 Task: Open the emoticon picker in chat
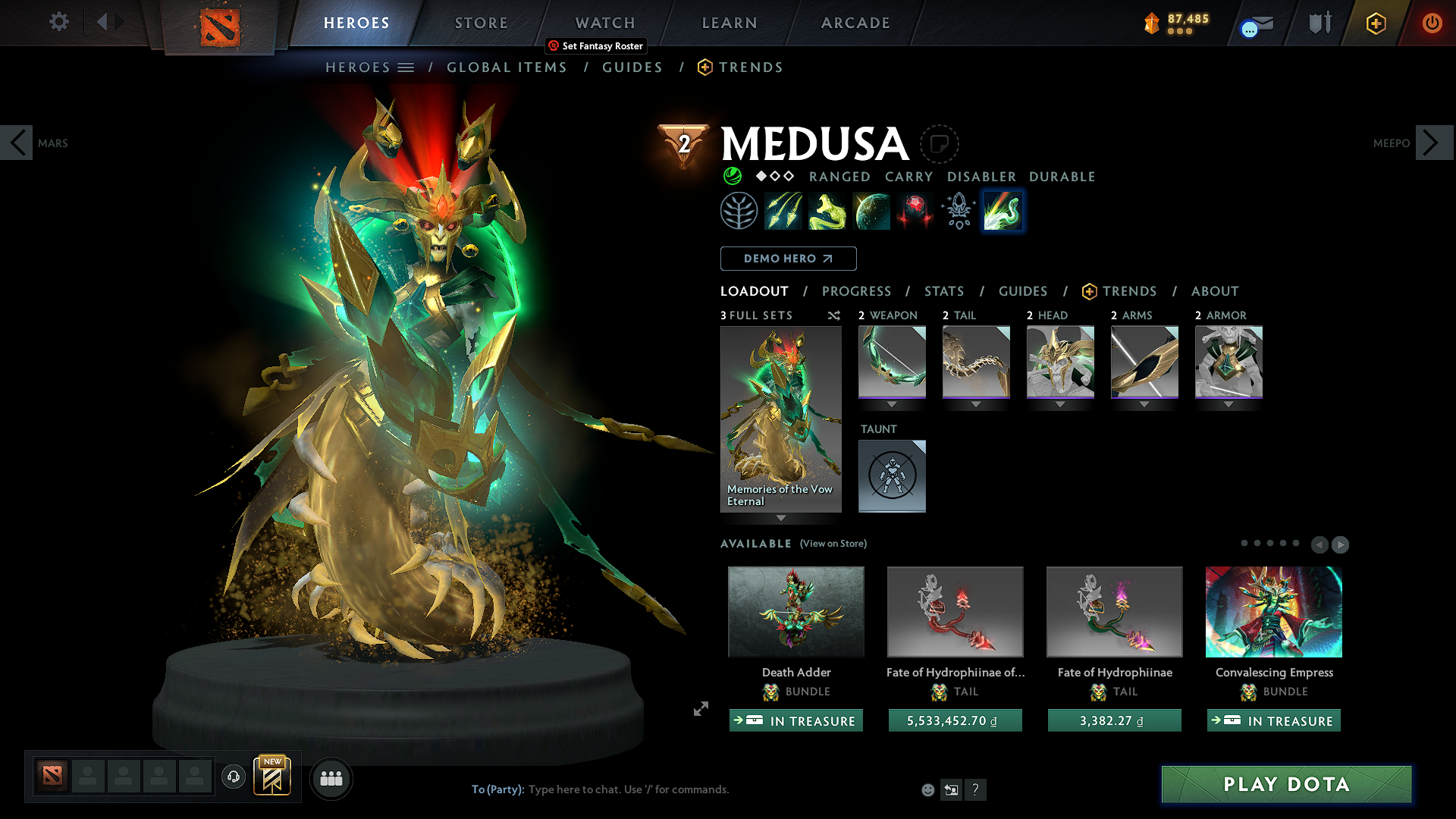coord(927,789)
